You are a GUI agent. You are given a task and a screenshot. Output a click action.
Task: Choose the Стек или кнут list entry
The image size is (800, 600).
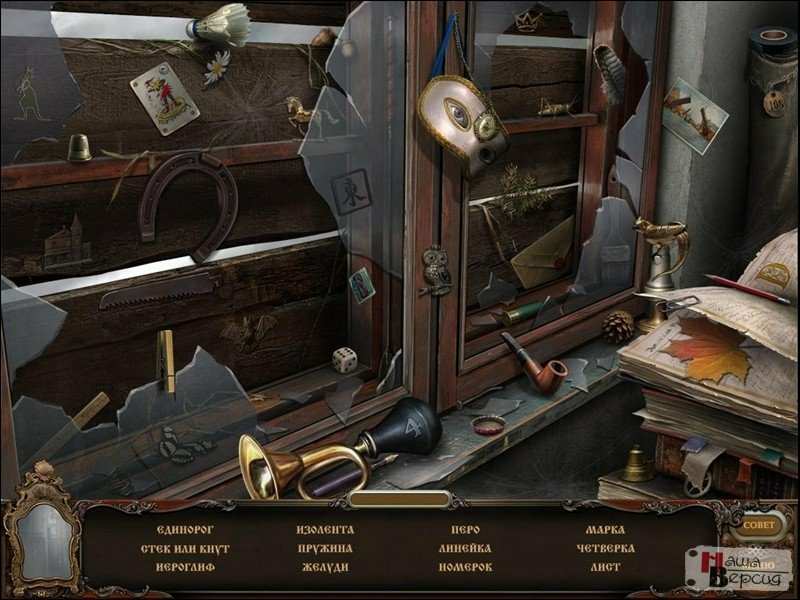(x=186, y=548)
